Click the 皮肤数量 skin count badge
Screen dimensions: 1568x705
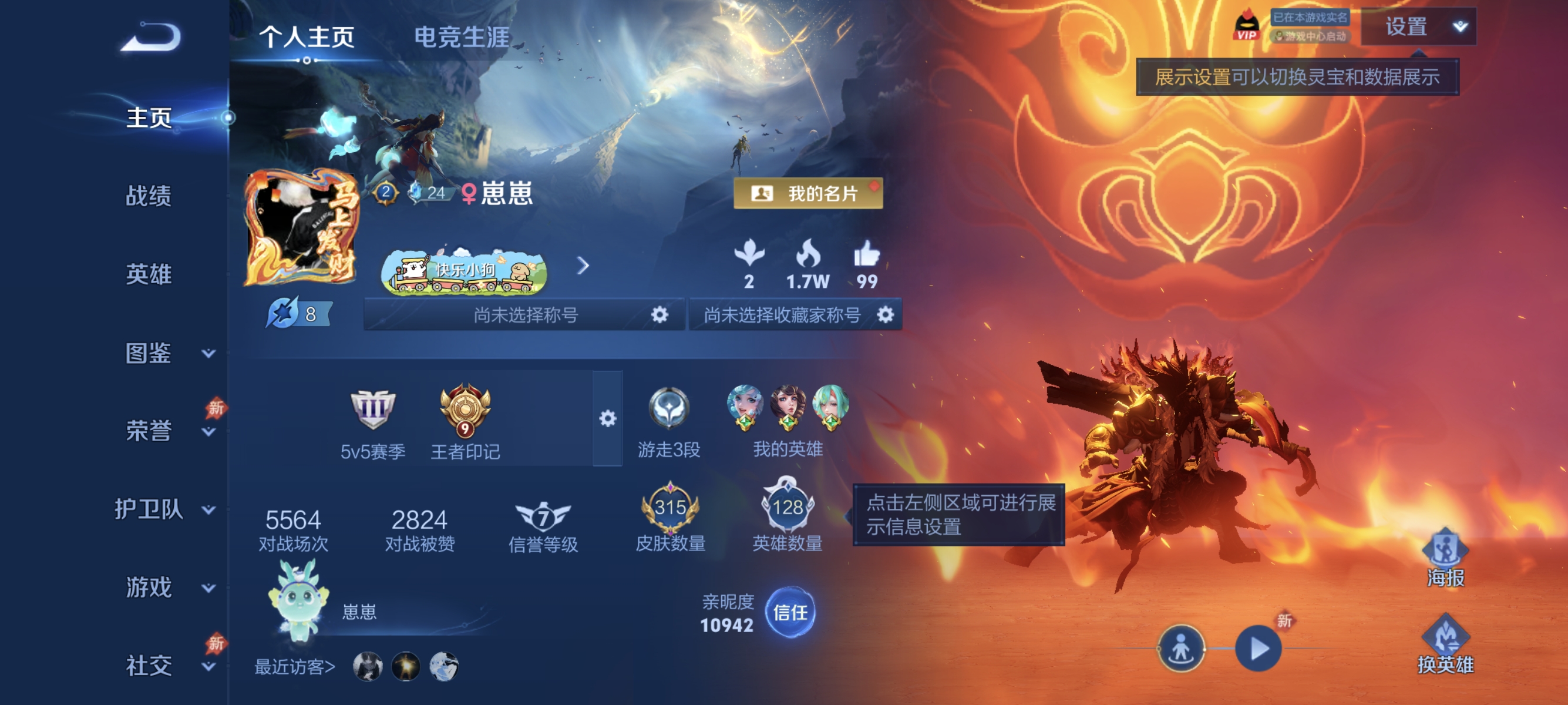point(670,513)
